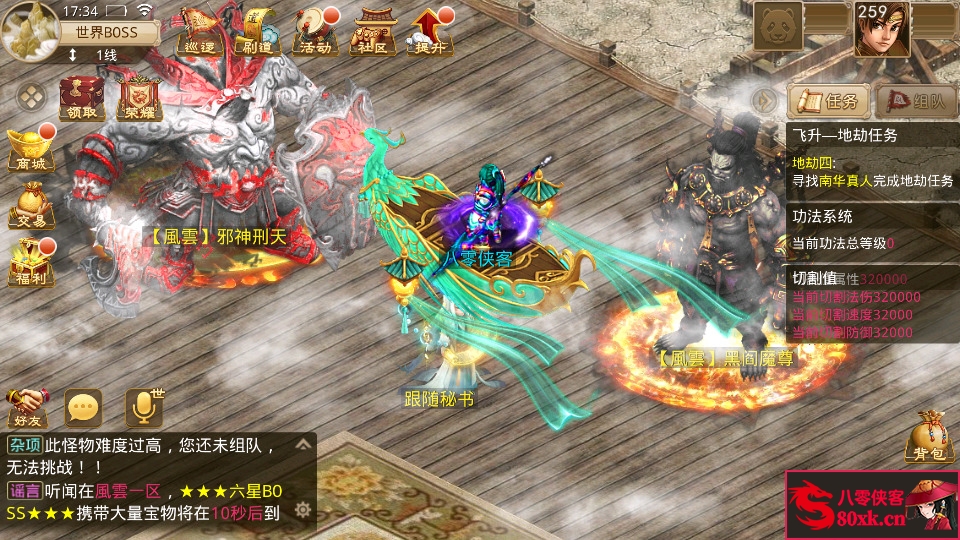Open the 交易 trade menu
The image size is (960, 540).
(30, 204)
